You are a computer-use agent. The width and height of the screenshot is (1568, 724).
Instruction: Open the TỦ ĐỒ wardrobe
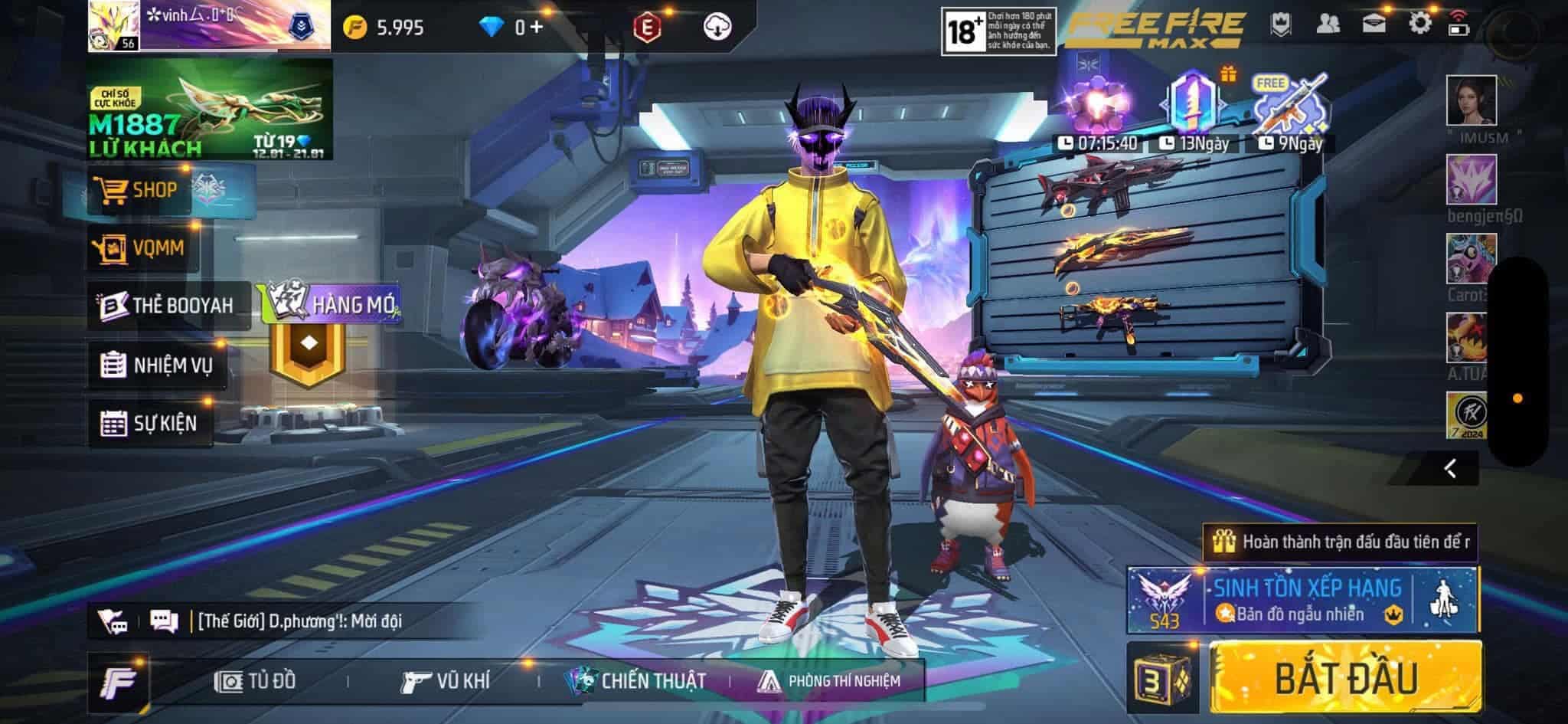pyautogui.click(x=256, y=681)
